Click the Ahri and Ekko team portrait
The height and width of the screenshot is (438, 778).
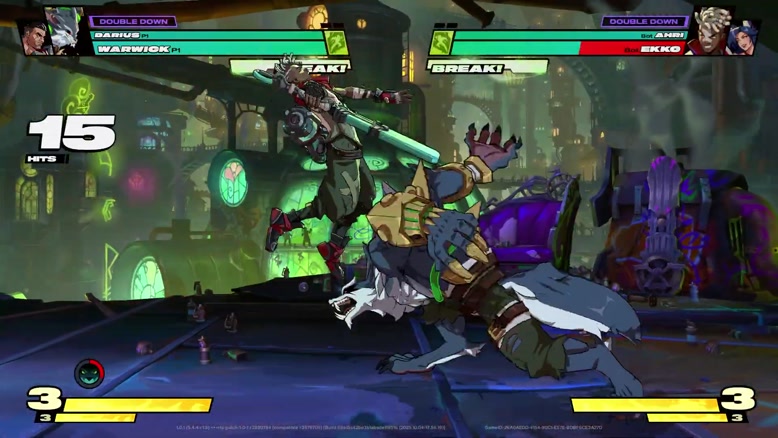click(724, 34)
